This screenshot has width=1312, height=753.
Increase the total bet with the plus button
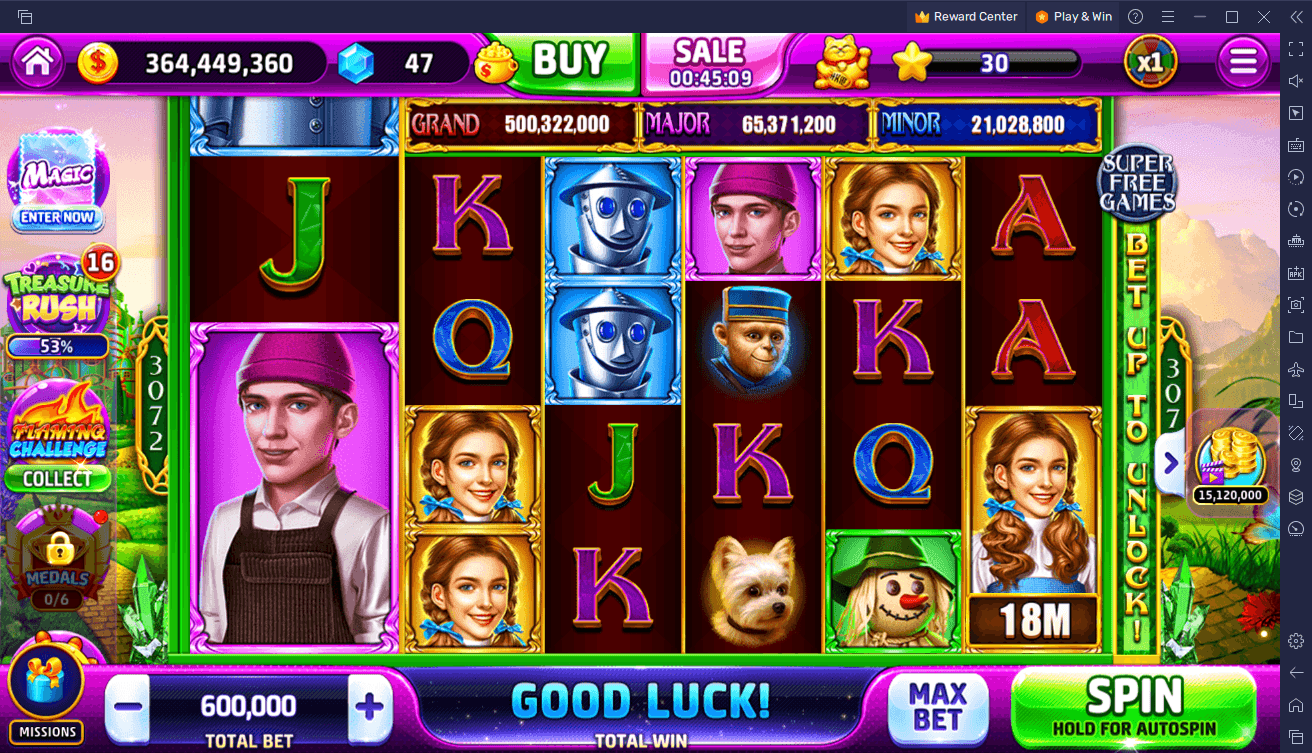click(369, 706)
